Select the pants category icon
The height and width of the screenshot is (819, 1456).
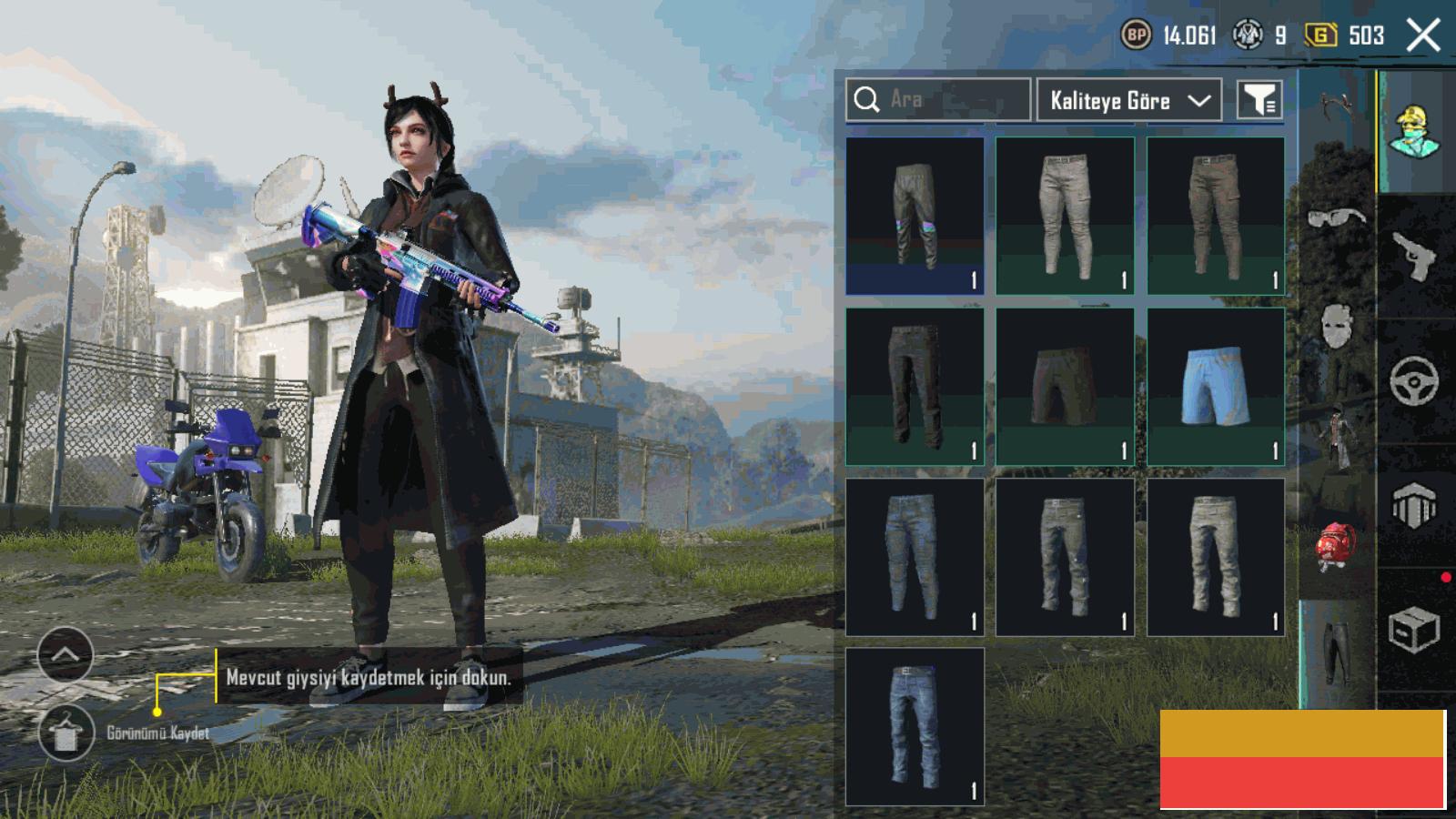pos(1336,652)
